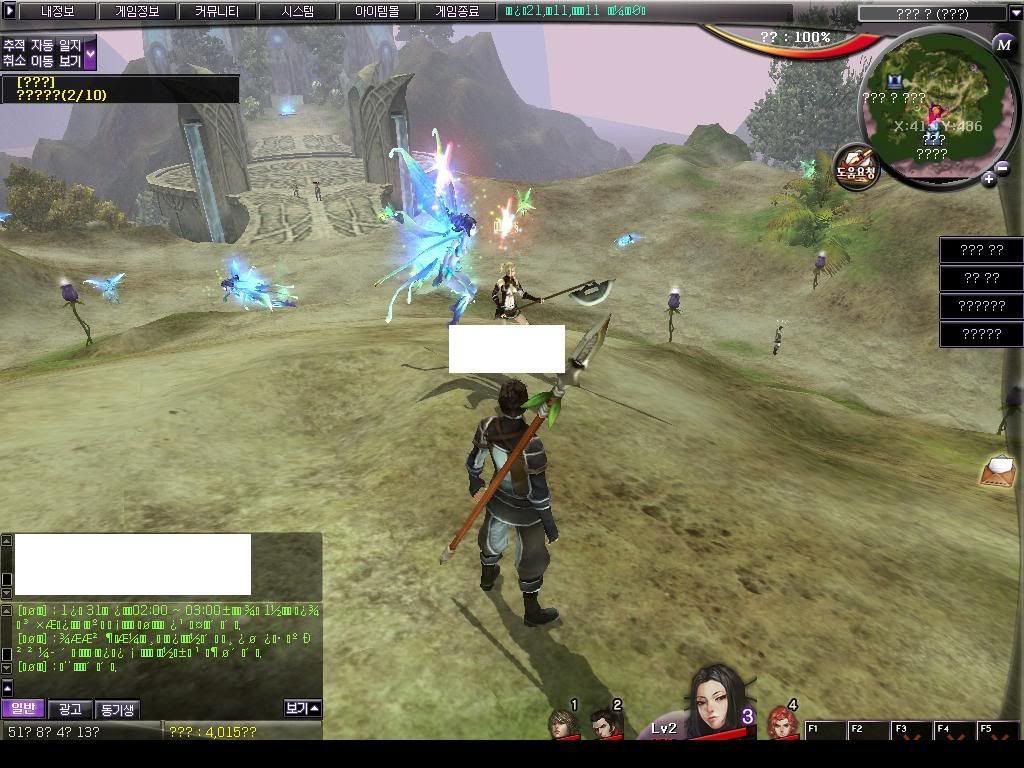Toggle the 보기 chat view button
Viewport: 1024px width, 768px height.
[x=302, y=708]
